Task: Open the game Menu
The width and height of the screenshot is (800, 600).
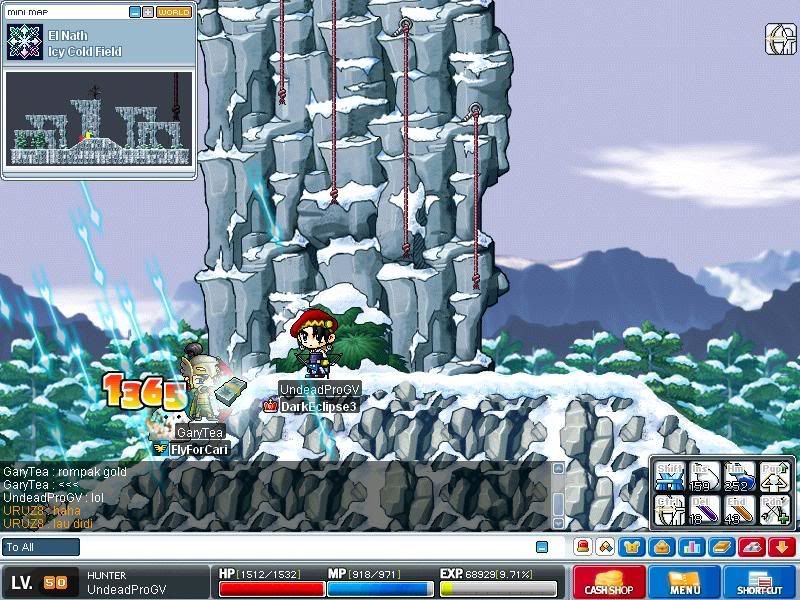Action: coord(684,581)
